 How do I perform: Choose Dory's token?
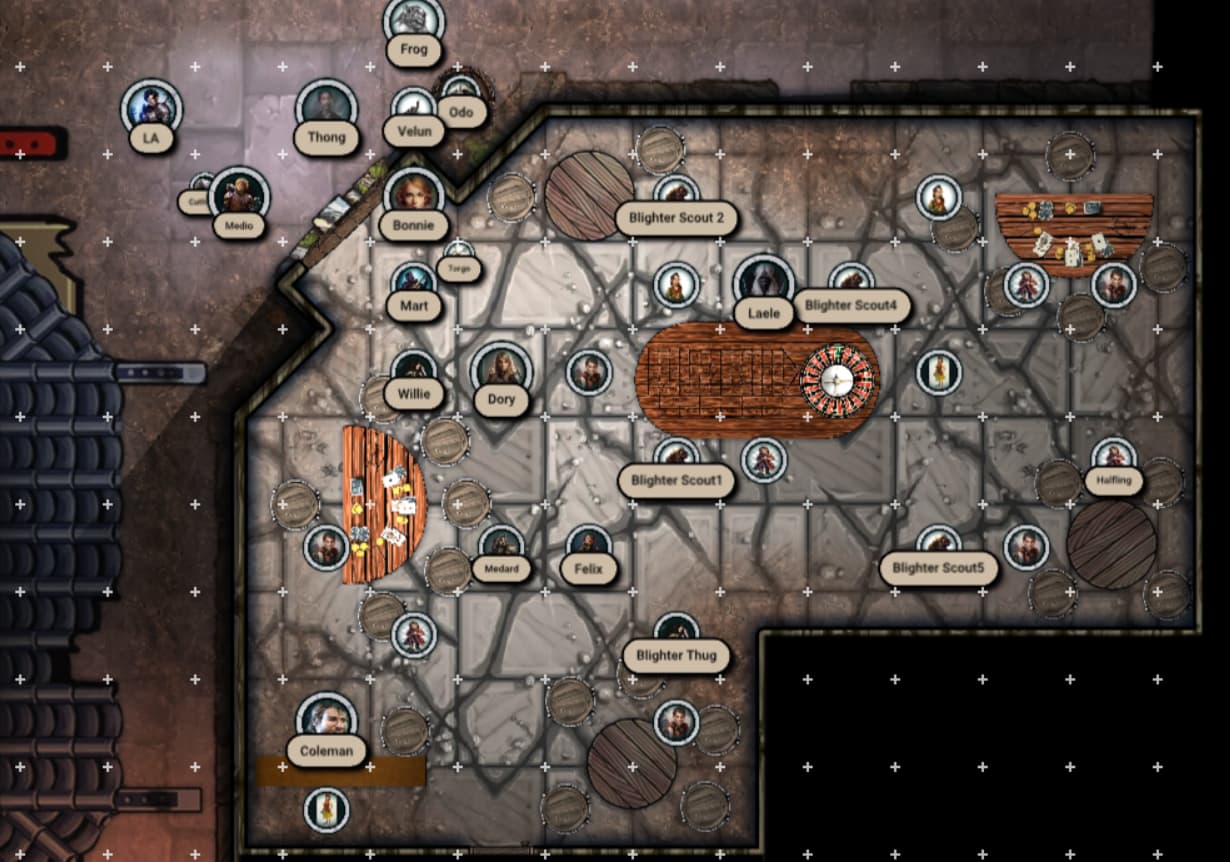point(501,371)
